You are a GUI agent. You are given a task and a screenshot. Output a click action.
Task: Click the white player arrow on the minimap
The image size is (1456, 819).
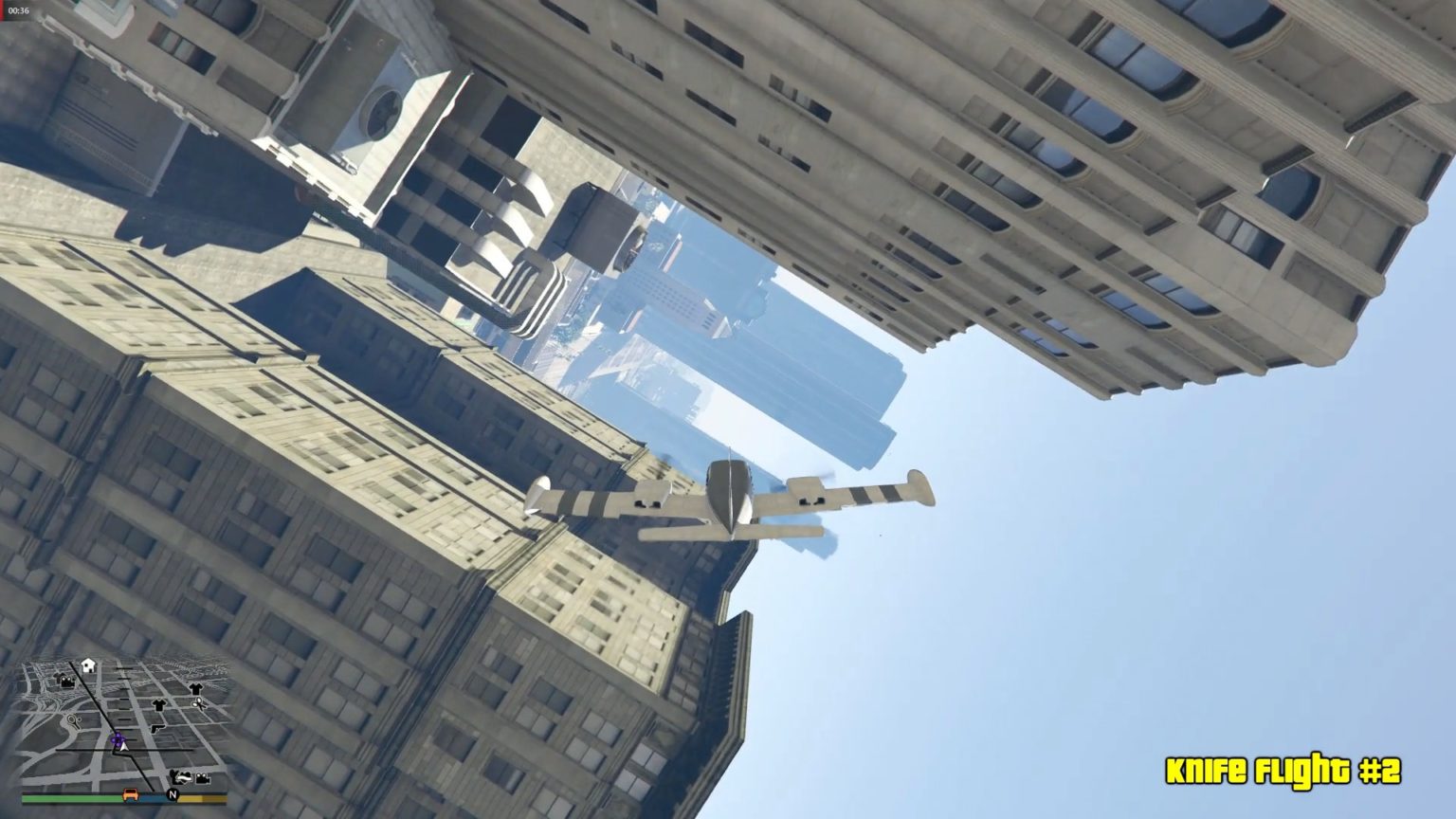point(124,745)
